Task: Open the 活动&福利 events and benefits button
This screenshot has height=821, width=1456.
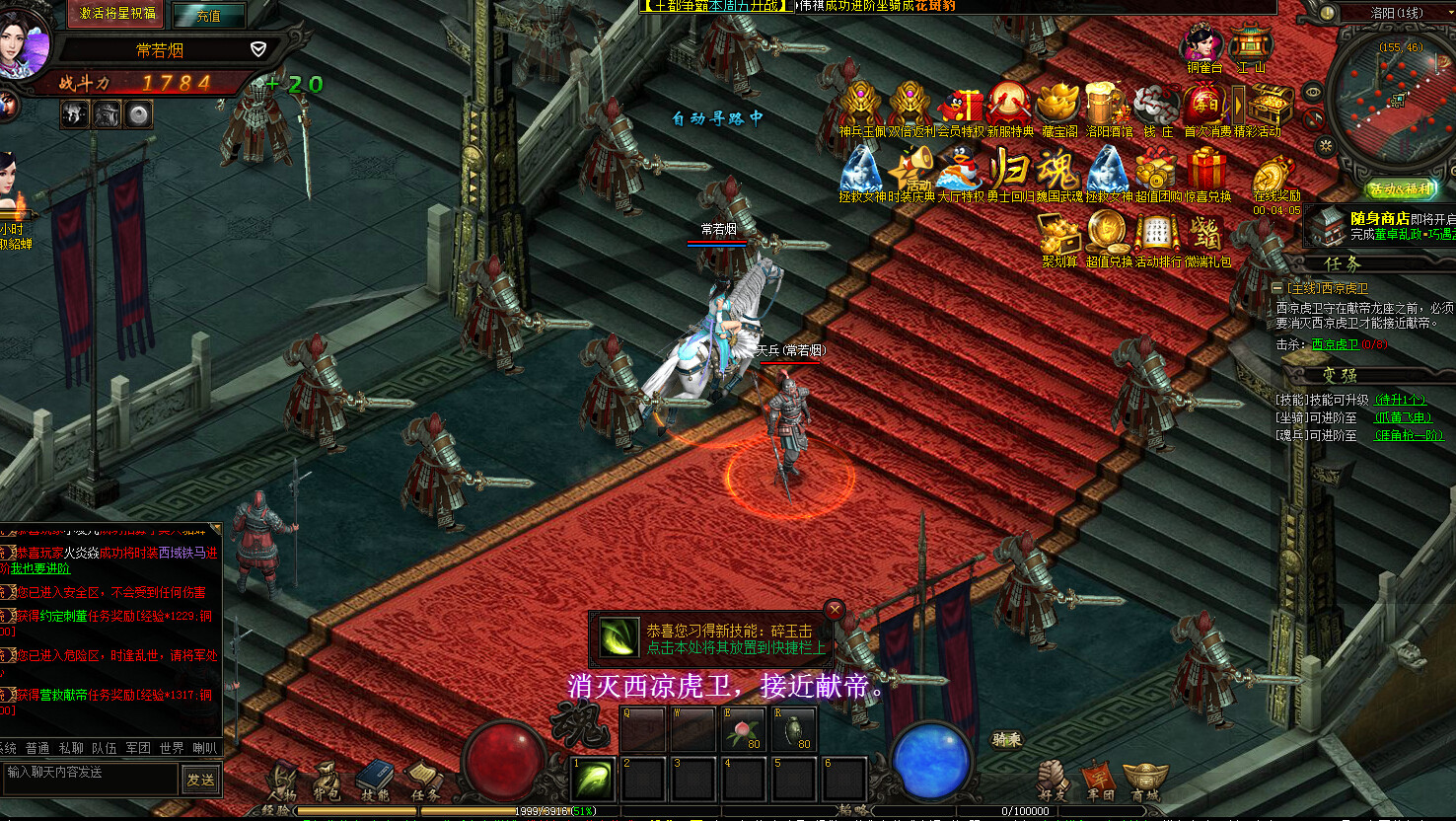Action: tap(1401, 188)
